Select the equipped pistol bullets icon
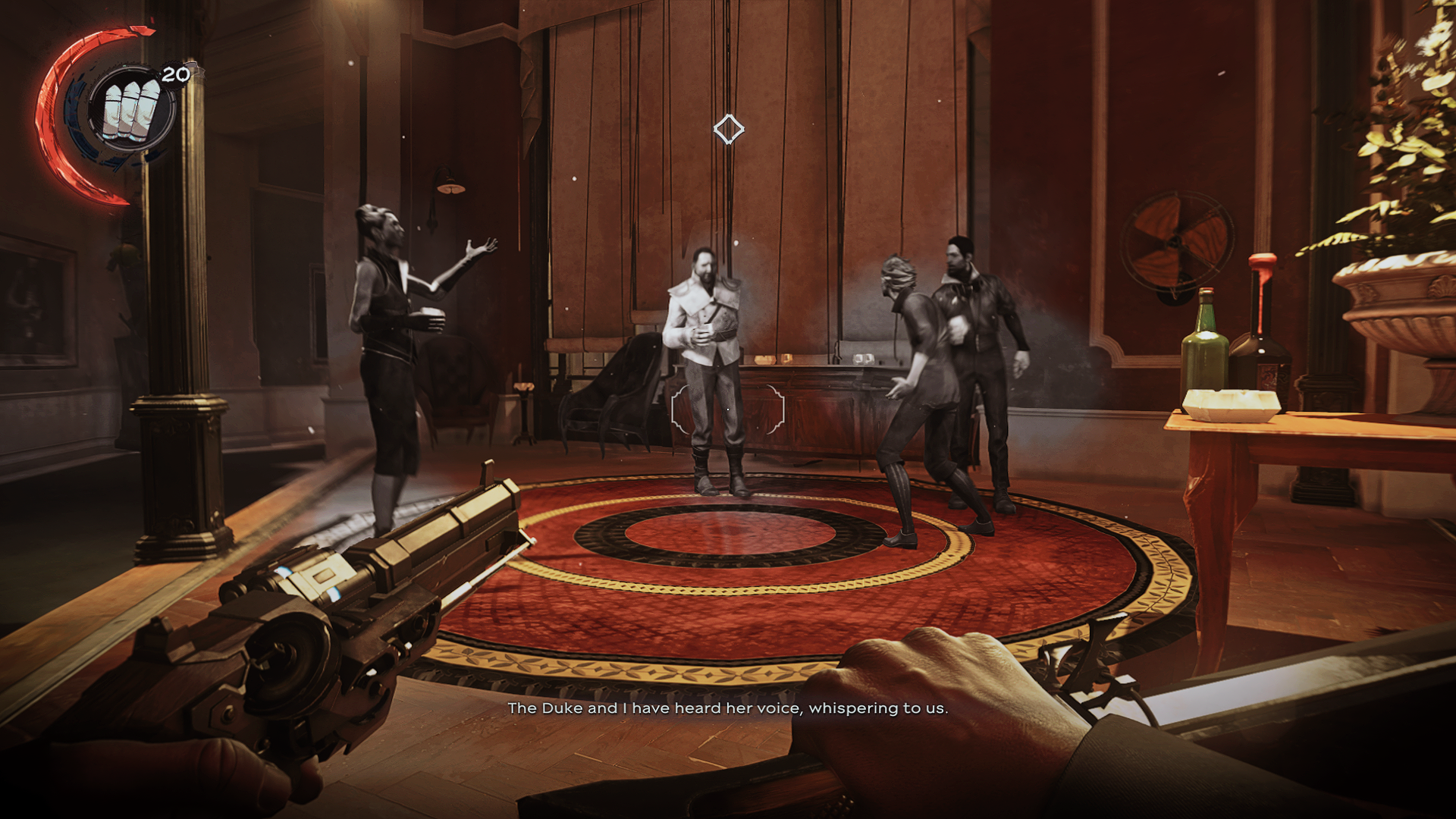Screen dimensions: 1456x819 pyautogui.click(x=131, y=109)
